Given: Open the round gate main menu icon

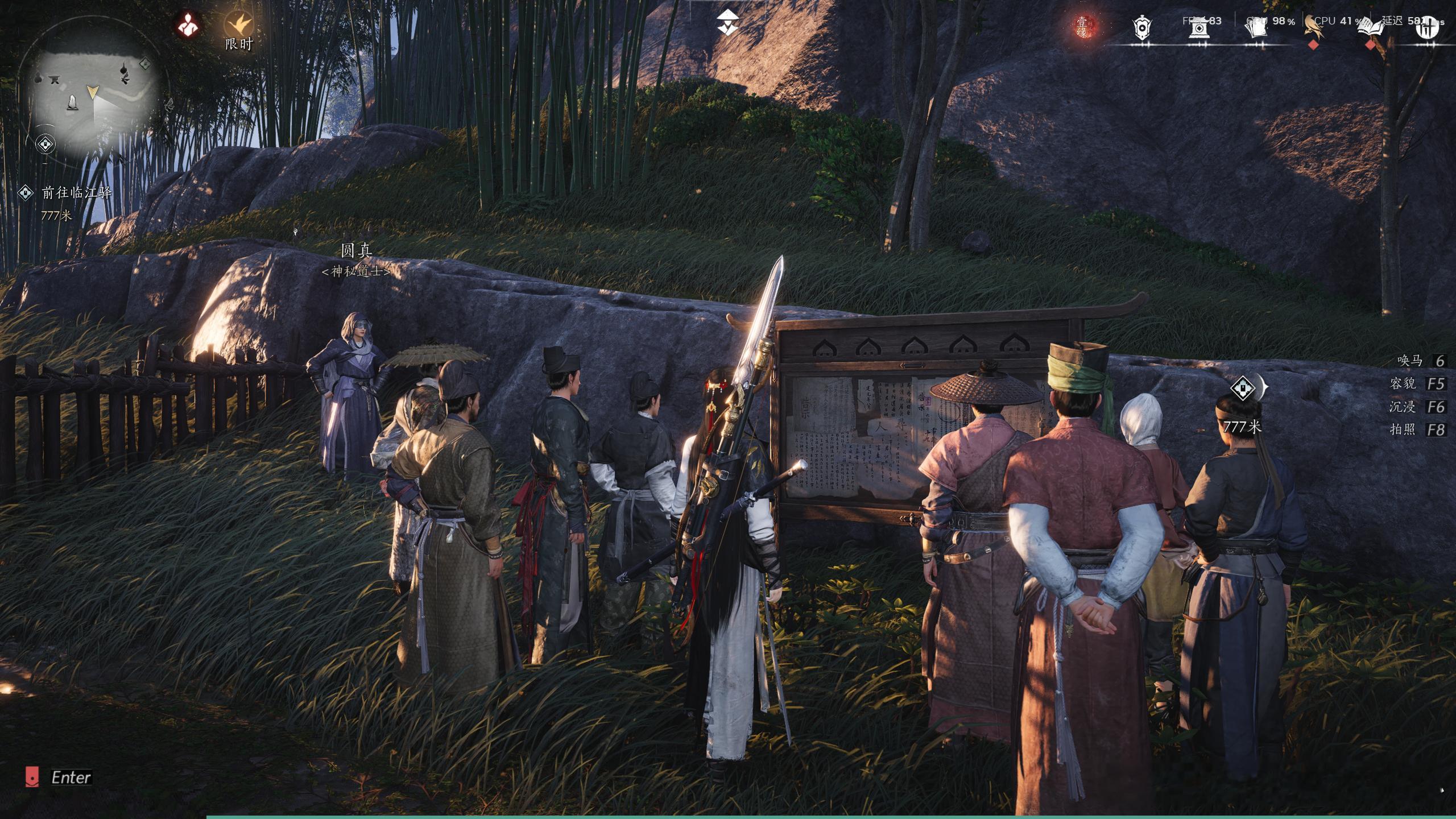Looking at the screenshot, I should (1427, 27).
